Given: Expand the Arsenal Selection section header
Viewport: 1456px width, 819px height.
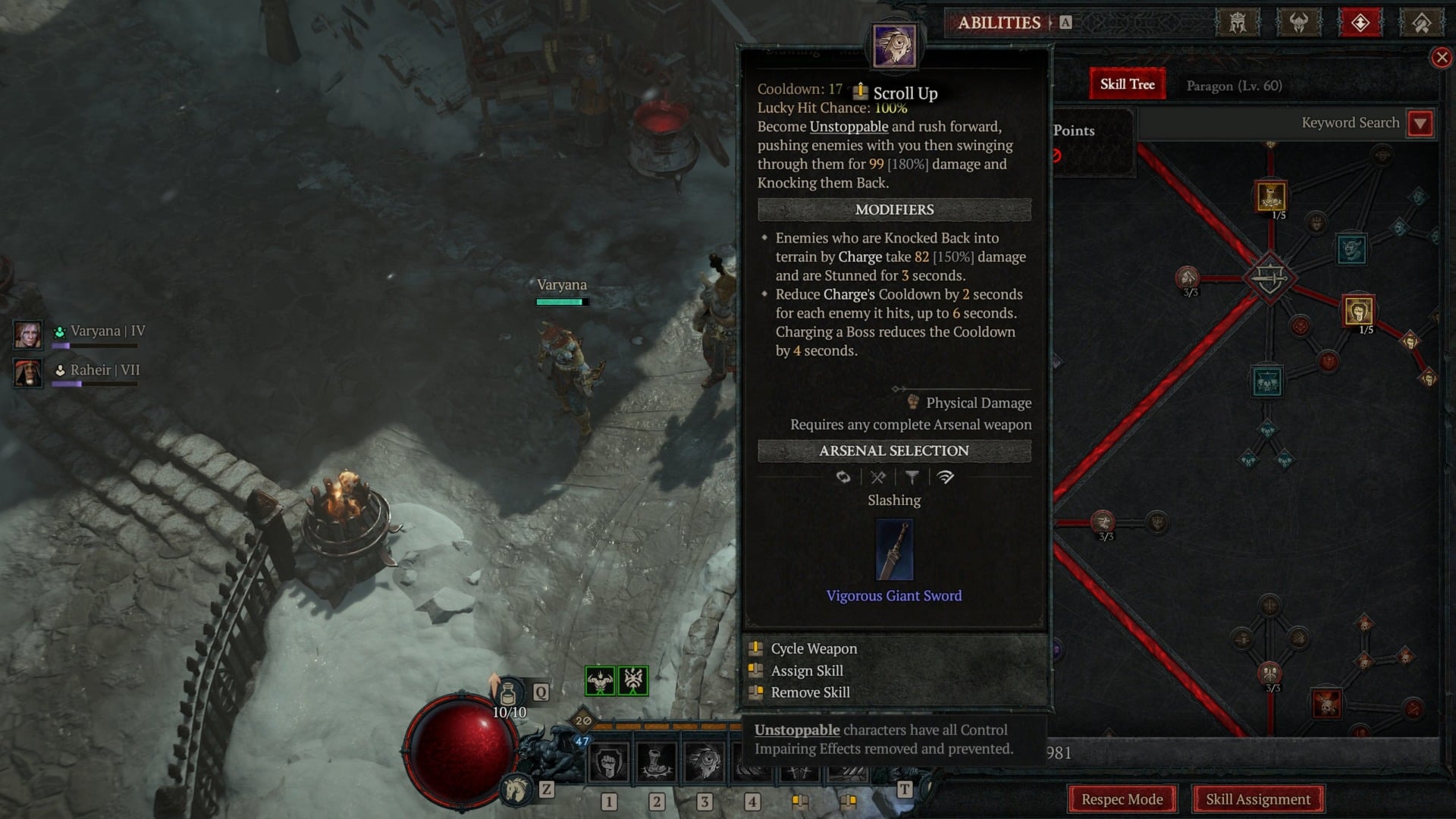Looking at the screenshot, I should pyautogui.click(x=893, y=450).
